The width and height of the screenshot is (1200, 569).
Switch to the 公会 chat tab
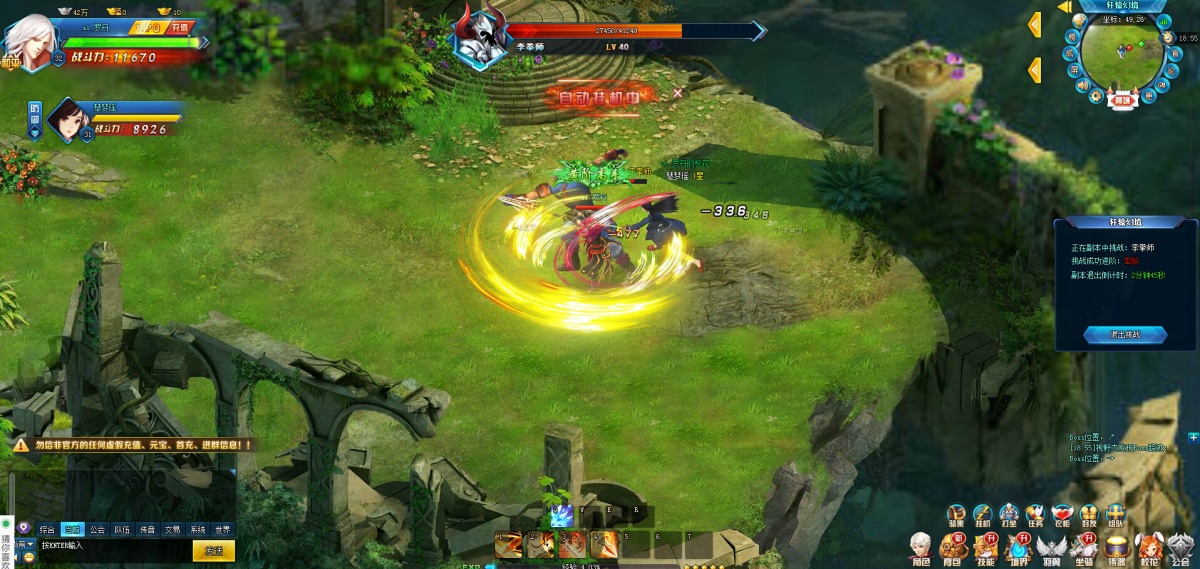pyautogui.click(x=97, y=529)
